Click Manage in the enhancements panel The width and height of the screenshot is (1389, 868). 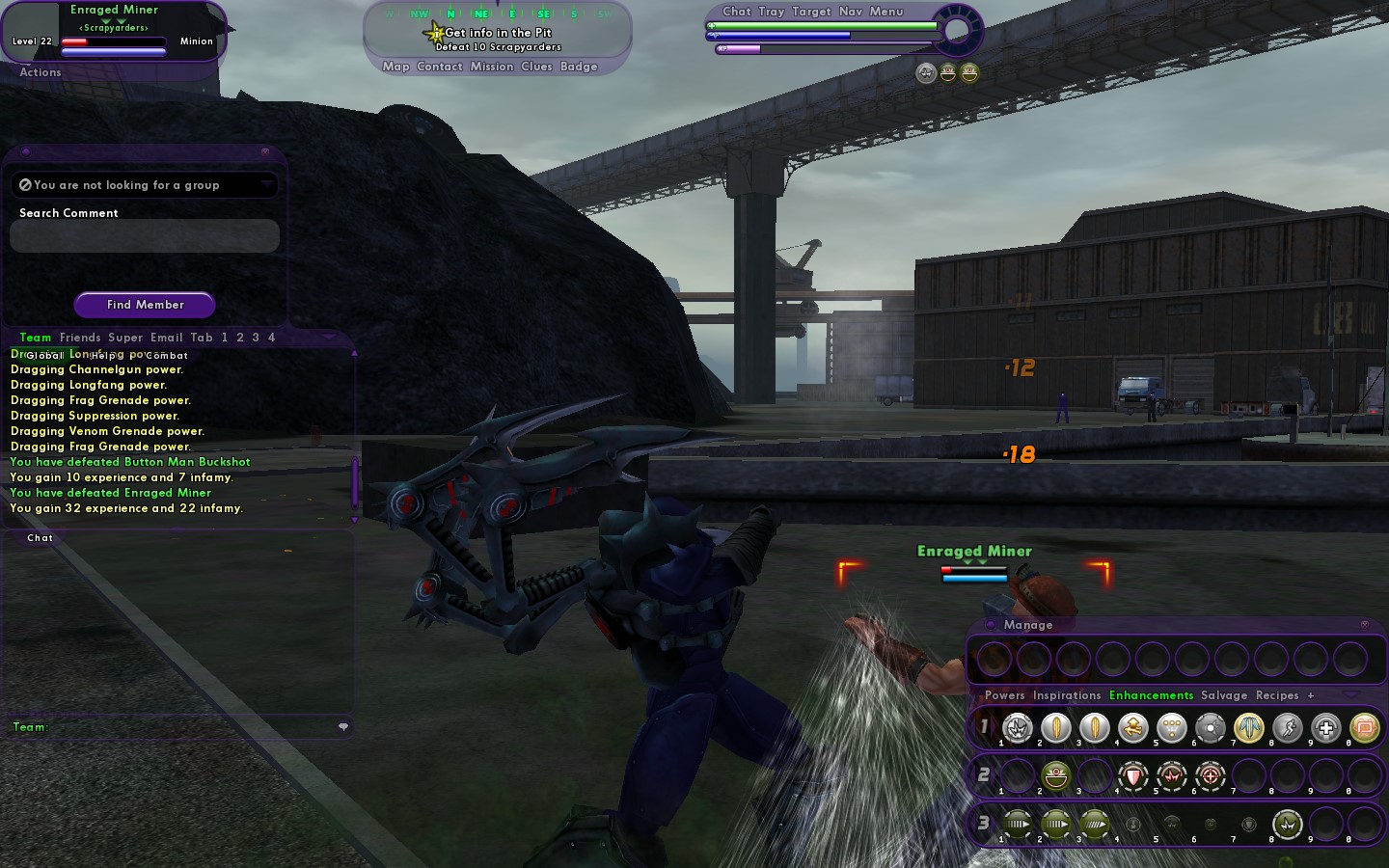coord(1028,625)
